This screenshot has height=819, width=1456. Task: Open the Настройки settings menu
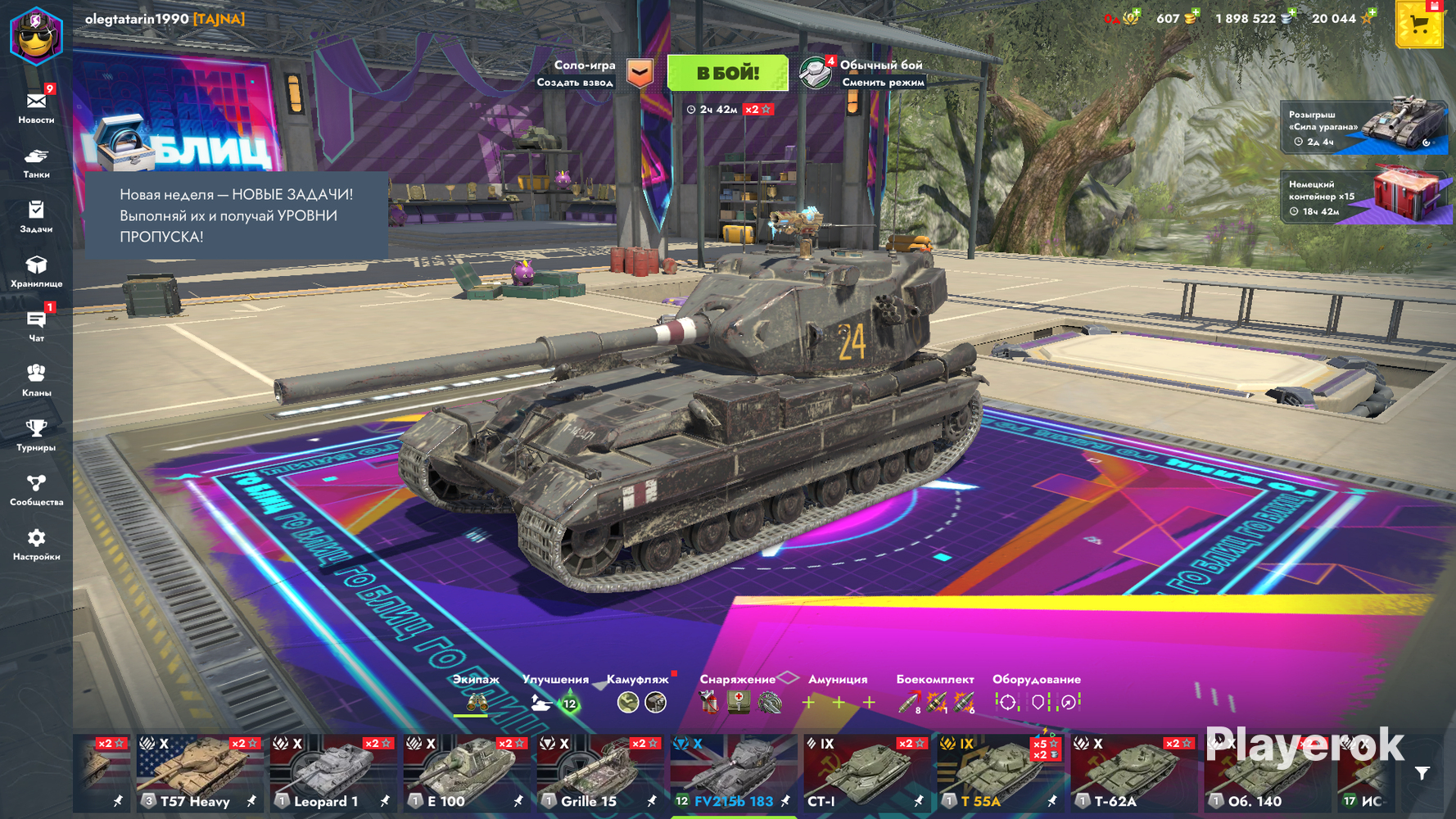(x=36, y=545)
